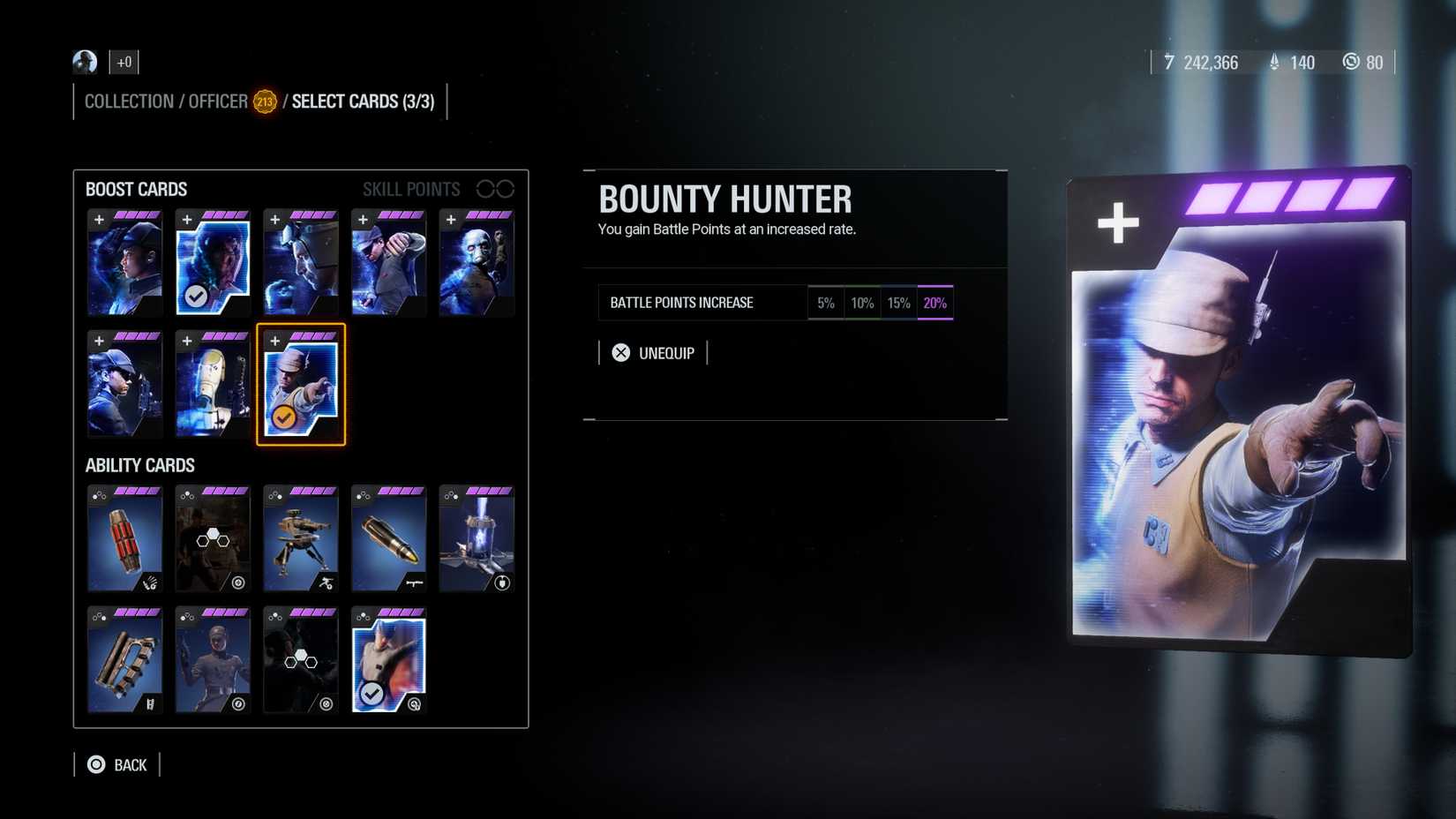Click the player avatar in the top left
The width and height of the screenshot is (1456, 819).
point(85,62)
